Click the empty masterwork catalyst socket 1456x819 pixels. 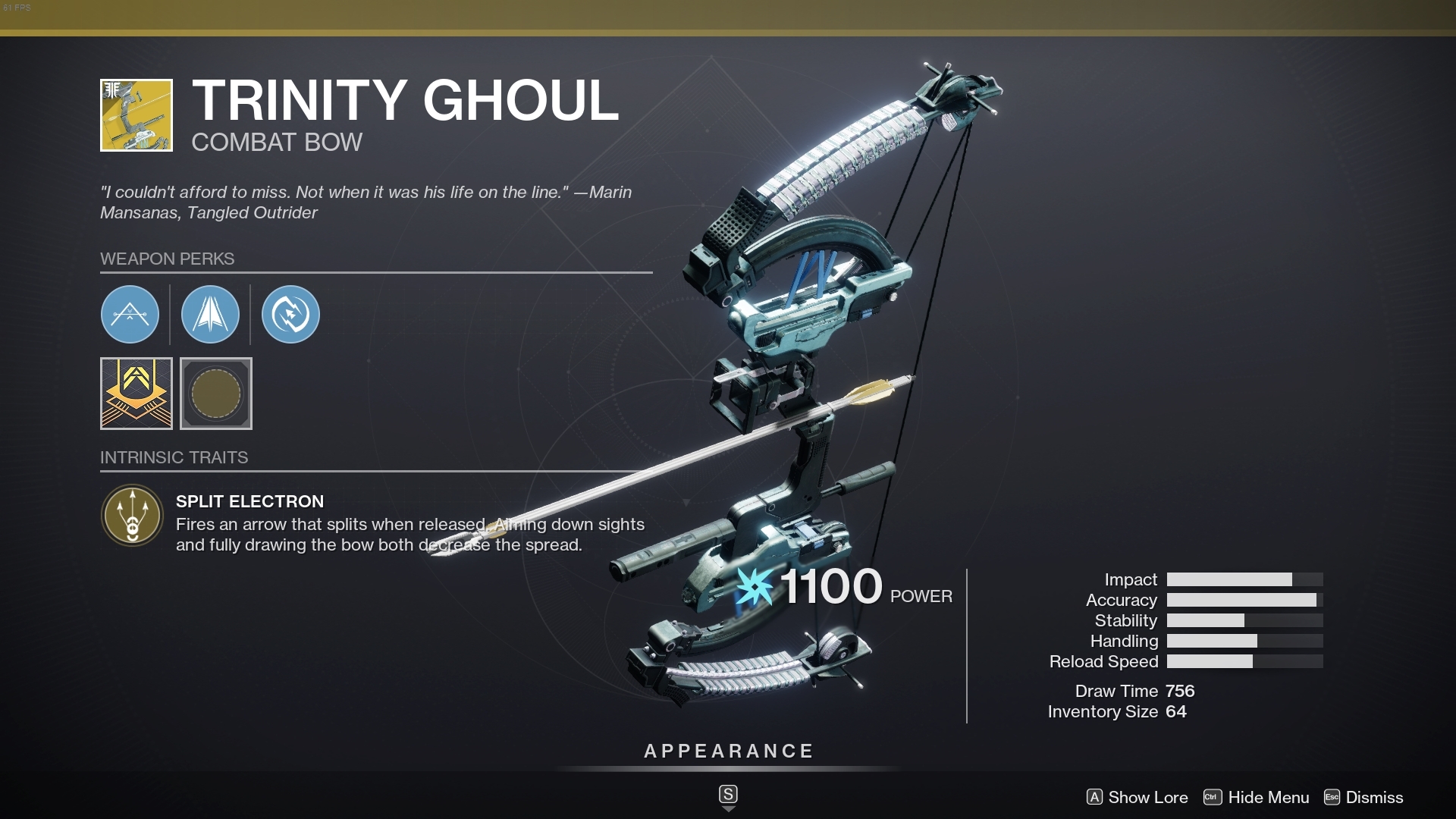coord(215,394)
